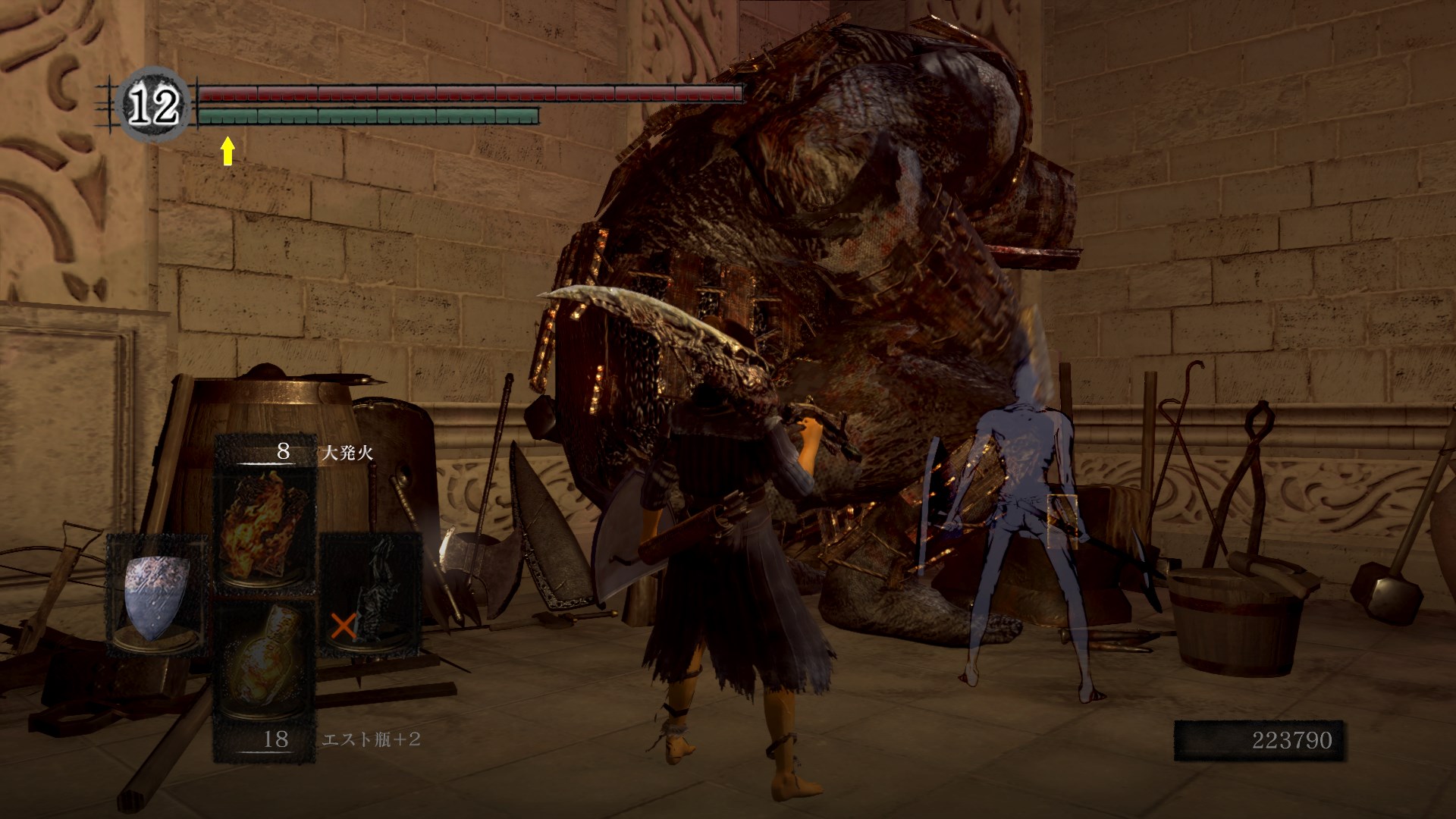Screen dimensions: 1456x819
Task: Select the Great Combustion pyromancy slot
Action: pos(265,525)
